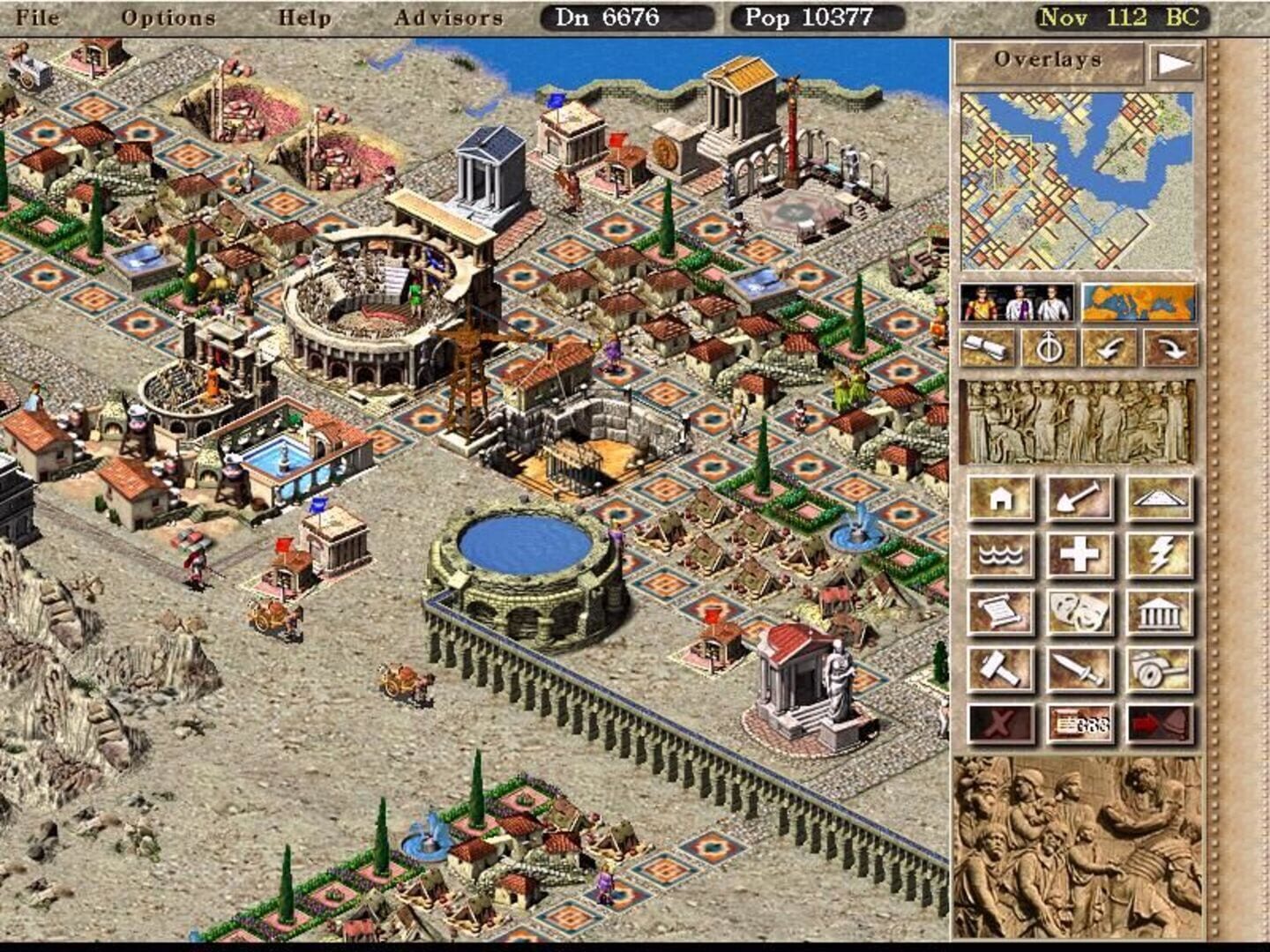Select the Clear Land shovel tool

(x=1080, y=498)
